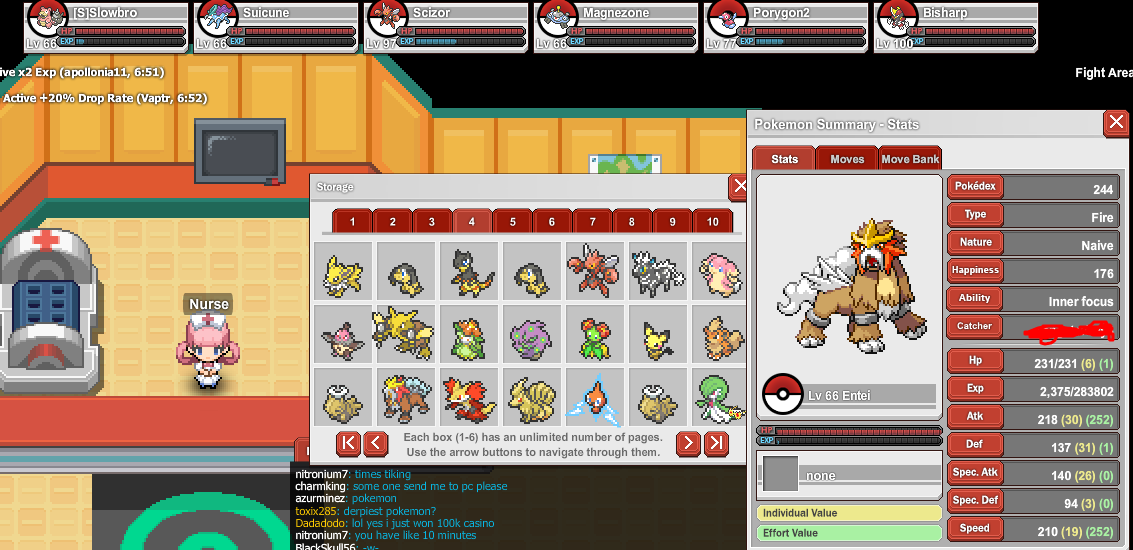Image resolution: width=1133 pixels, height=550 pixels.
Task: Select Slowbro in the party bar
Action: coord(107,27)
